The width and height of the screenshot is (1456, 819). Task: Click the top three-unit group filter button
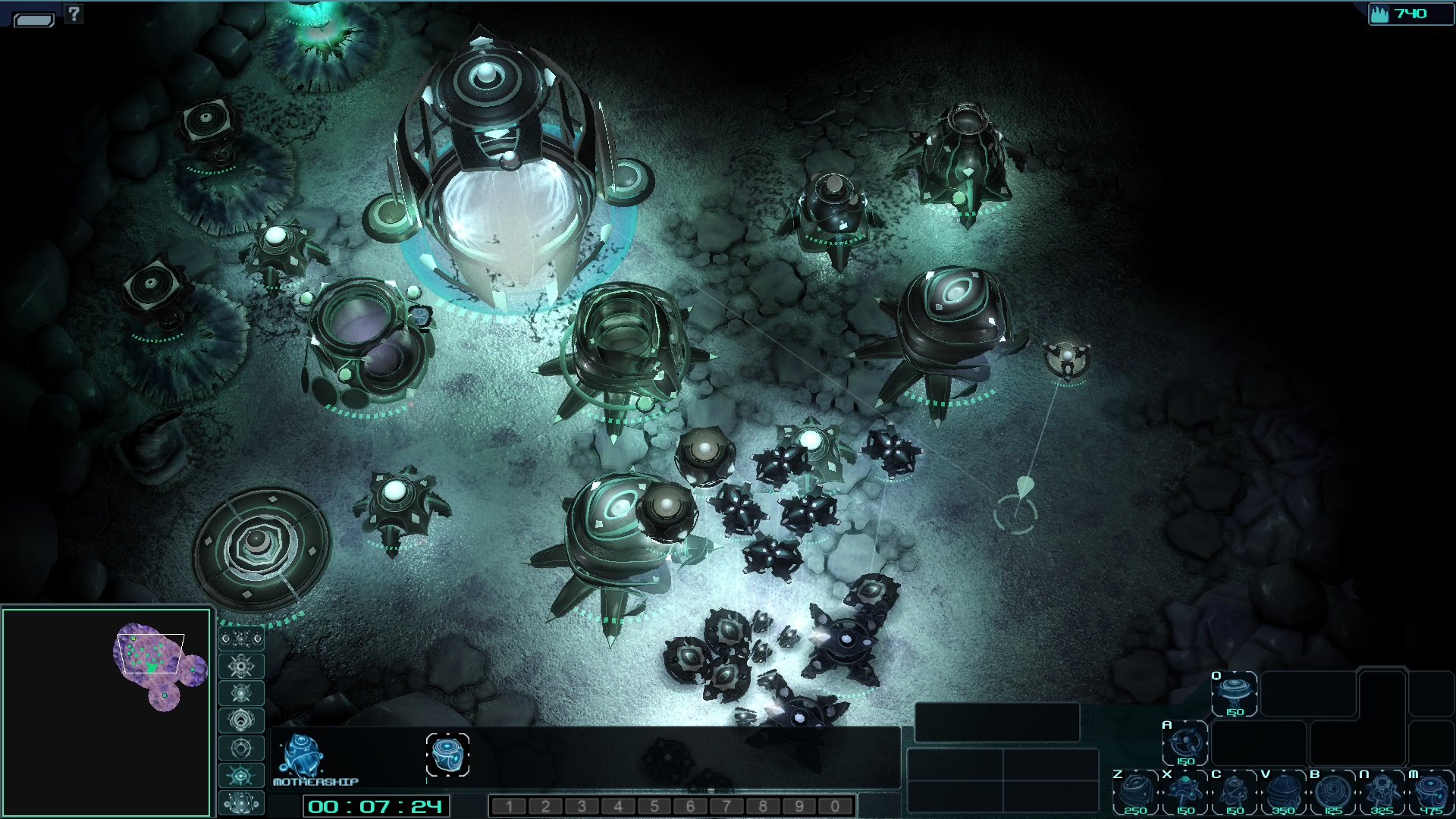(x=241, y=639)
